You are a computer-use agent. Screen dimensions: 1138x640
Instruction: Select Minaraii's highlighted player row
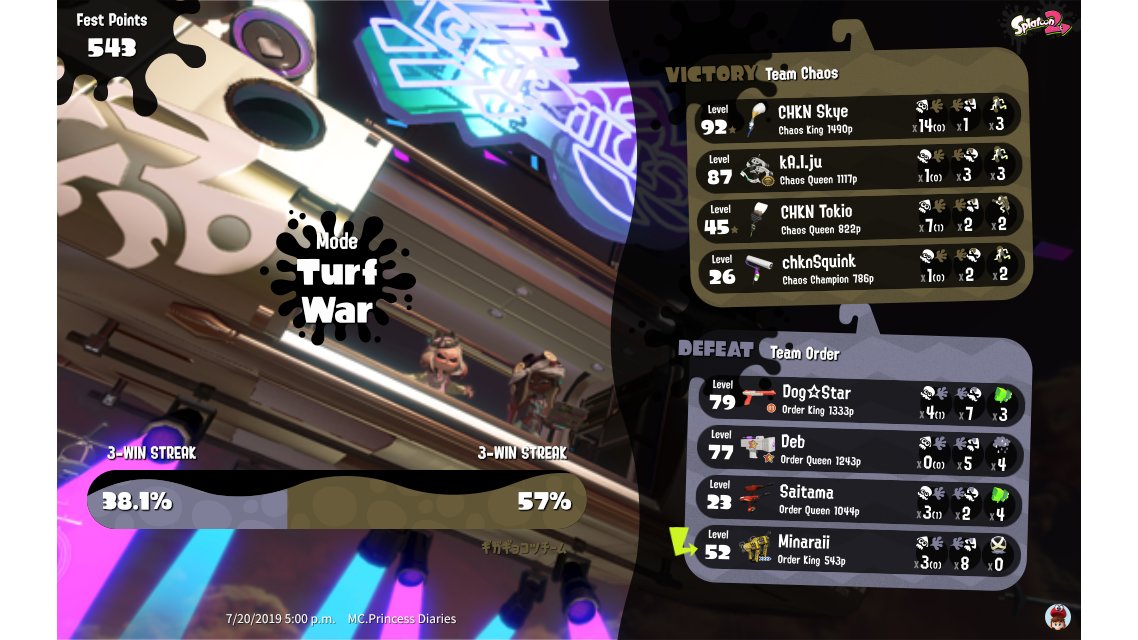pos(858,550)
